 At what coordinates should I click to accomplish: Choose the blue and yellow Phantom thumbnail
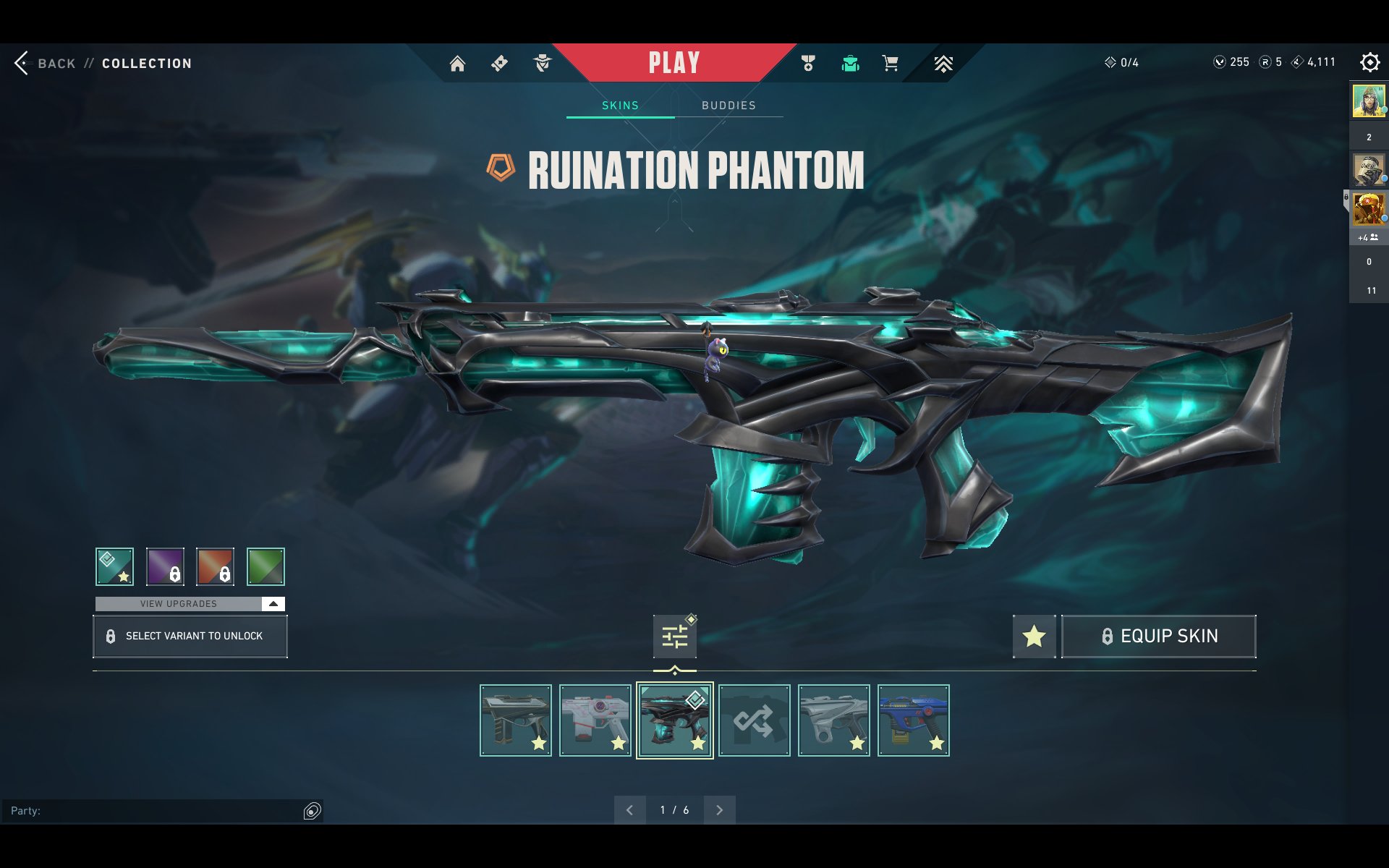tap(913, 720)
